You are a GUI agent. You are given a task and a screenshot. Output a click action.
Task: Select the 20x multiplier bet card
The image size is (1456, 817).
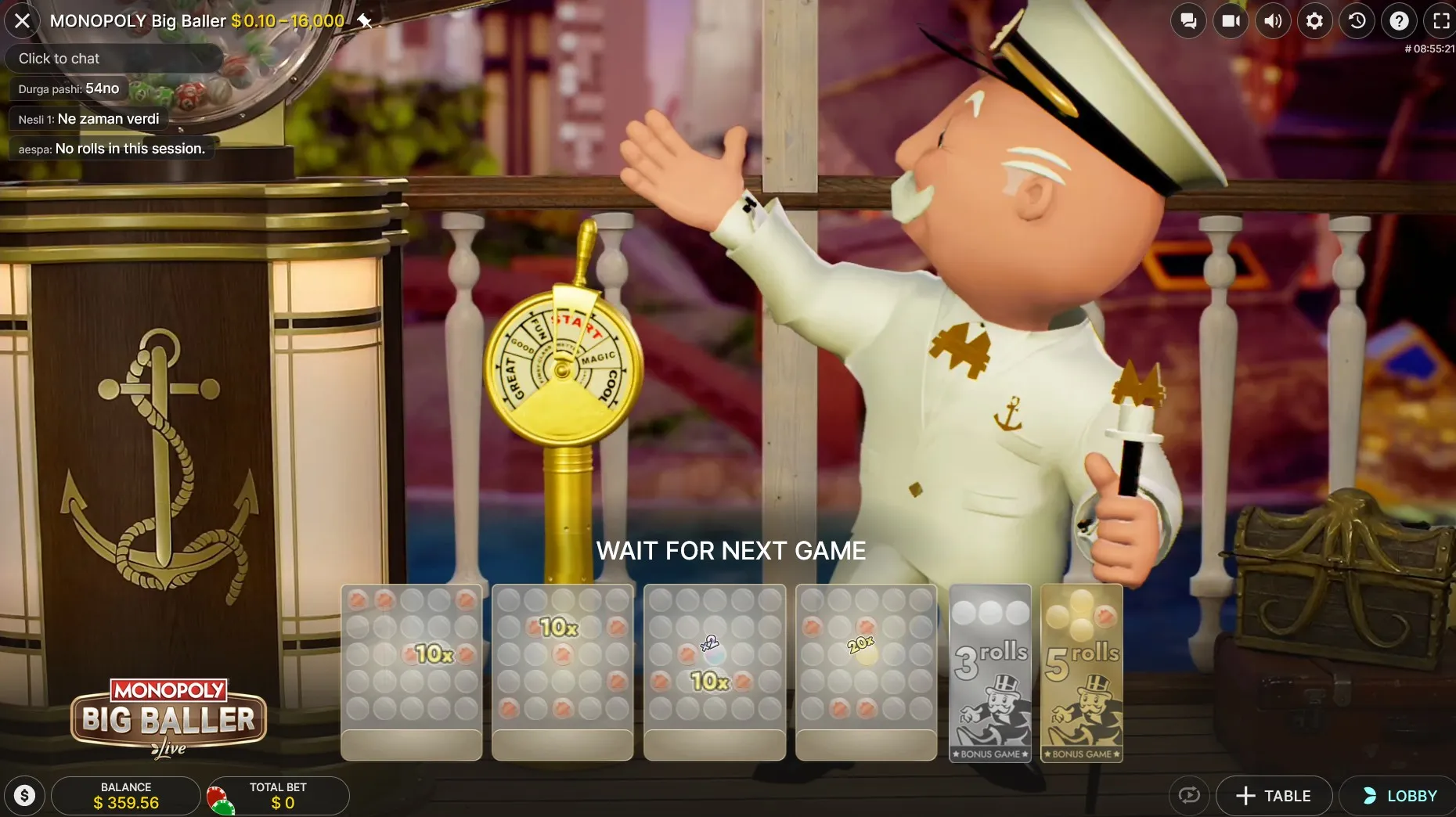(866, 673)
